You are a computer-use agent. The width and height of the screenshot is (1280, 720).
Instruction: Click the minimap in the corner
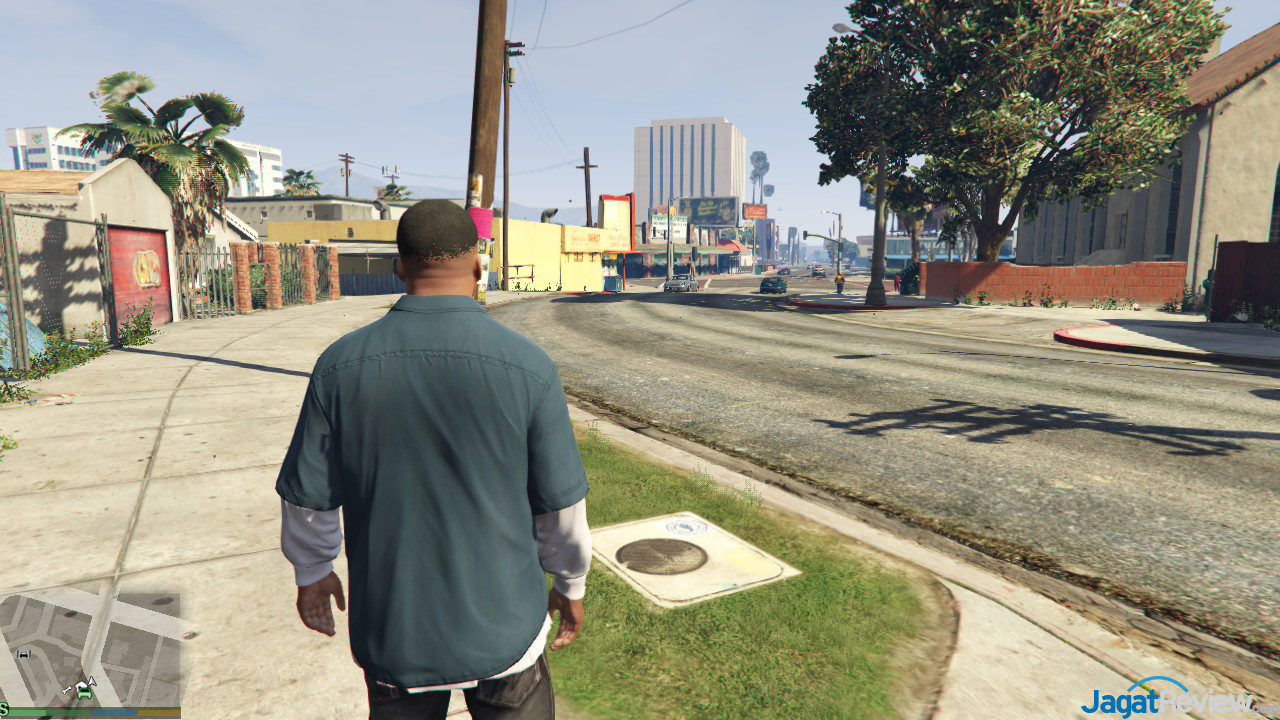click(x=90, y=648)
